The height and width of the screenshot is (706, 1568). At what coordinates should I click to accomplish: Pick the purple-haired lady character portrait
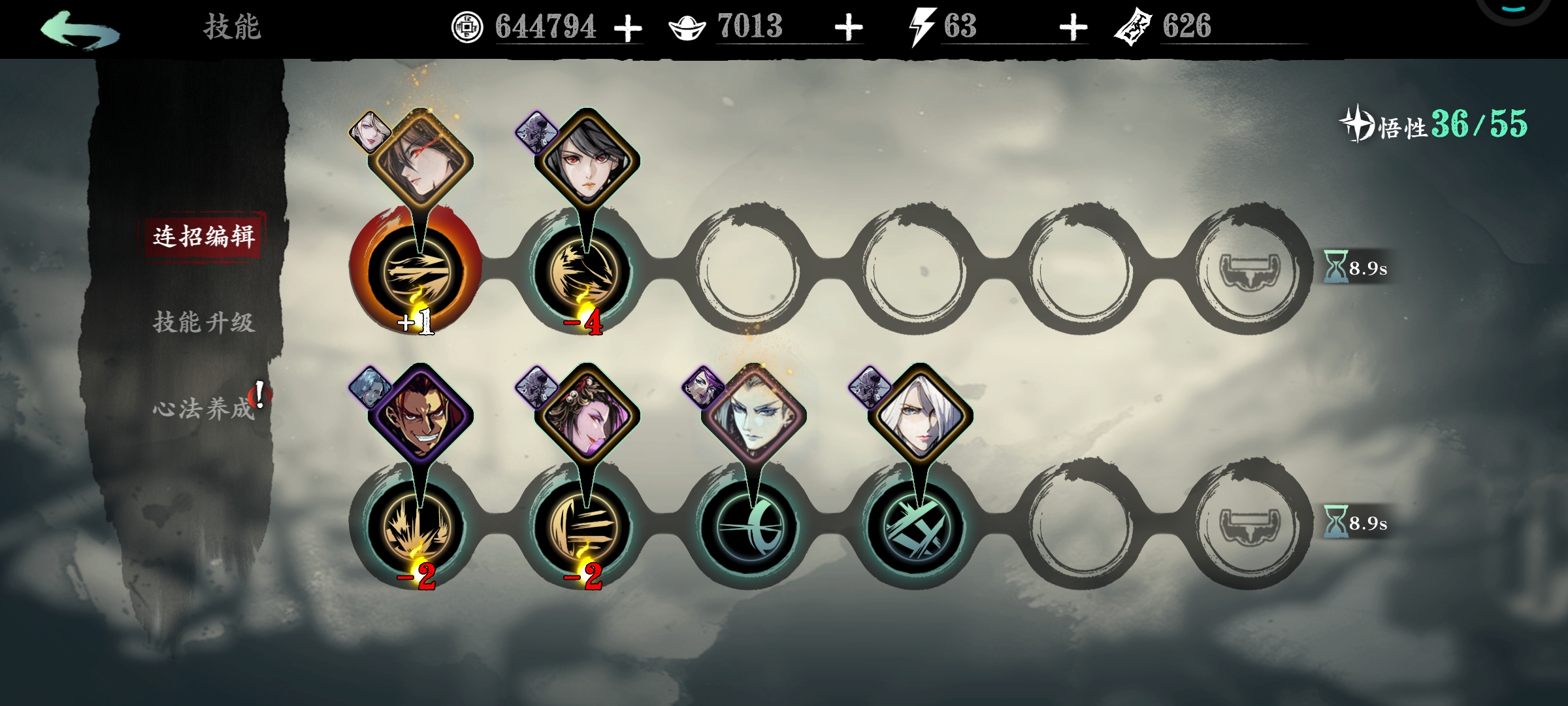[x=586, y=416]
